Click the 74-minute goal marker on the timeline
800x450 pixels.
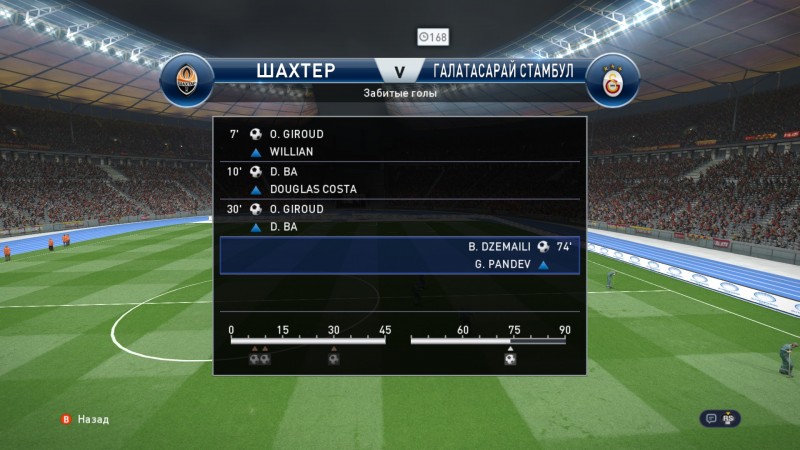tap(510, 358)
